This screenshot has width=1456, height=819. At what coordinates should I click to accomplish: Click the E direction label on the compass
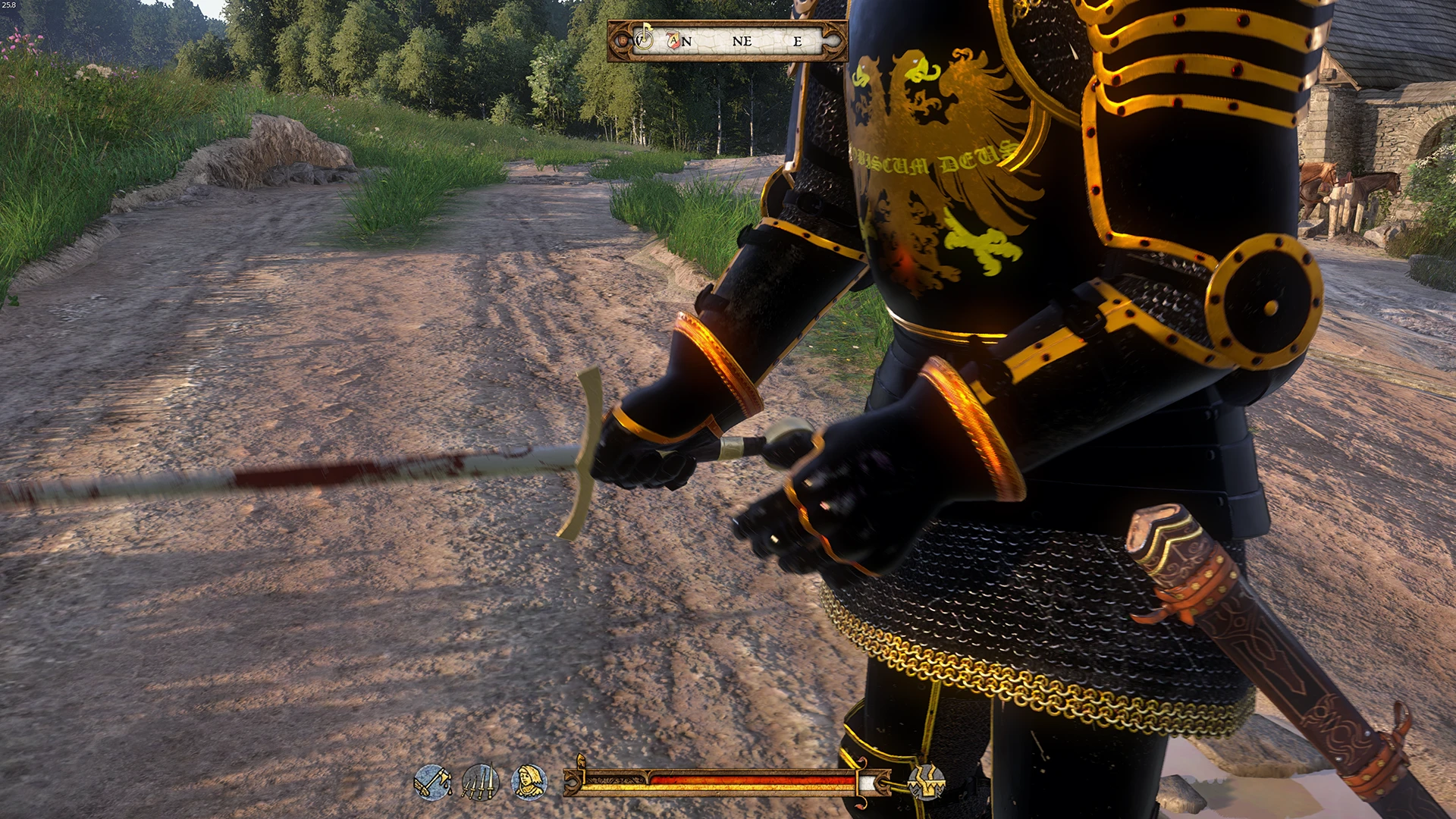[x=798, y=40]
